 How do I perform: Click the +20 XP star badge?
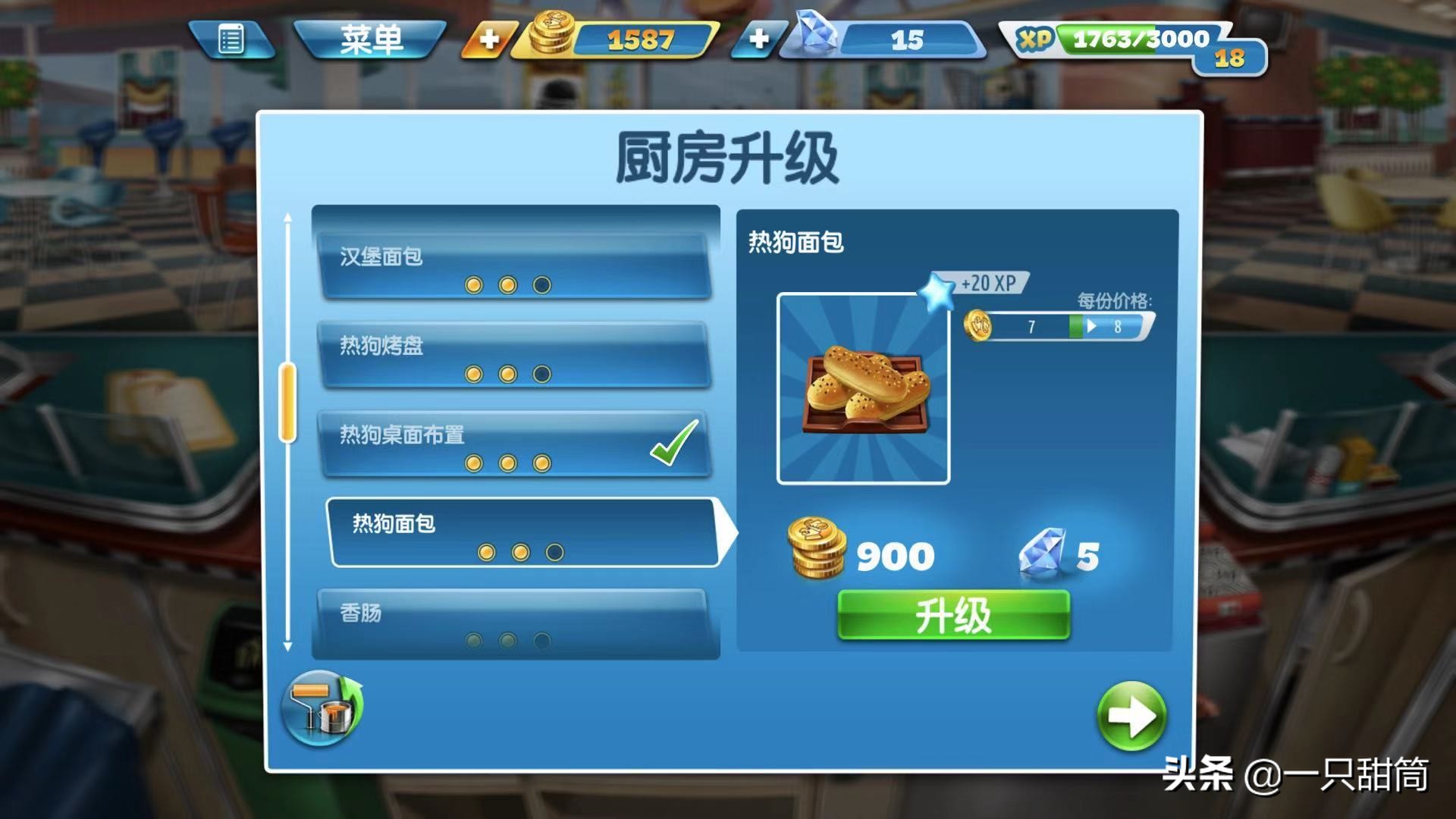tap(938, 288)
